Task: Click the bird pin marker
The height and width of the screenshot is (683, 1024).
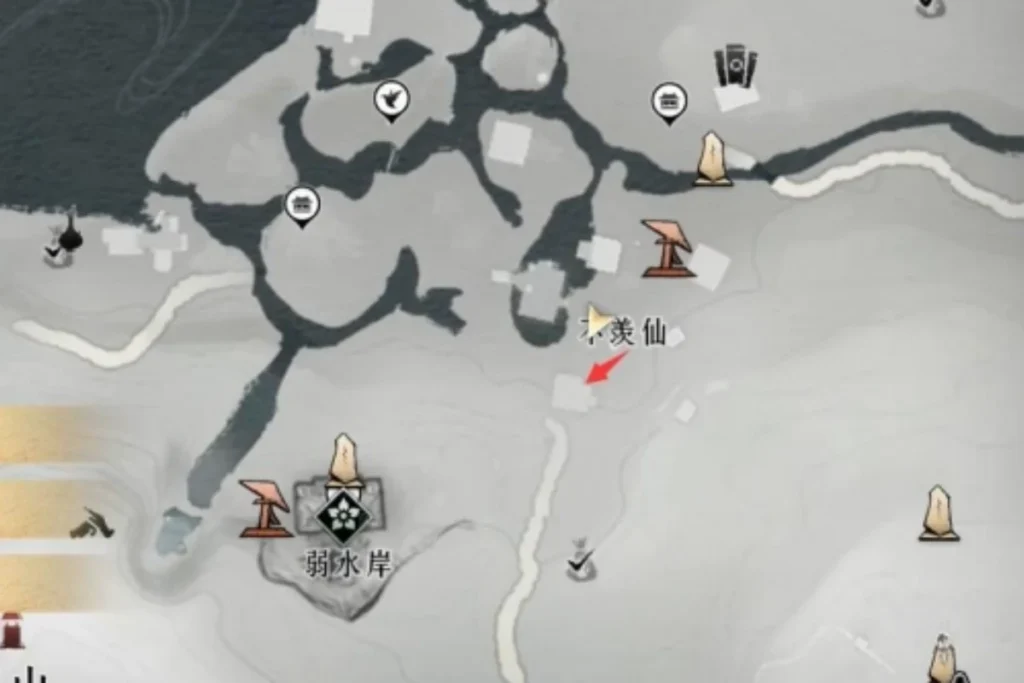Action: (x=389, y=100)
